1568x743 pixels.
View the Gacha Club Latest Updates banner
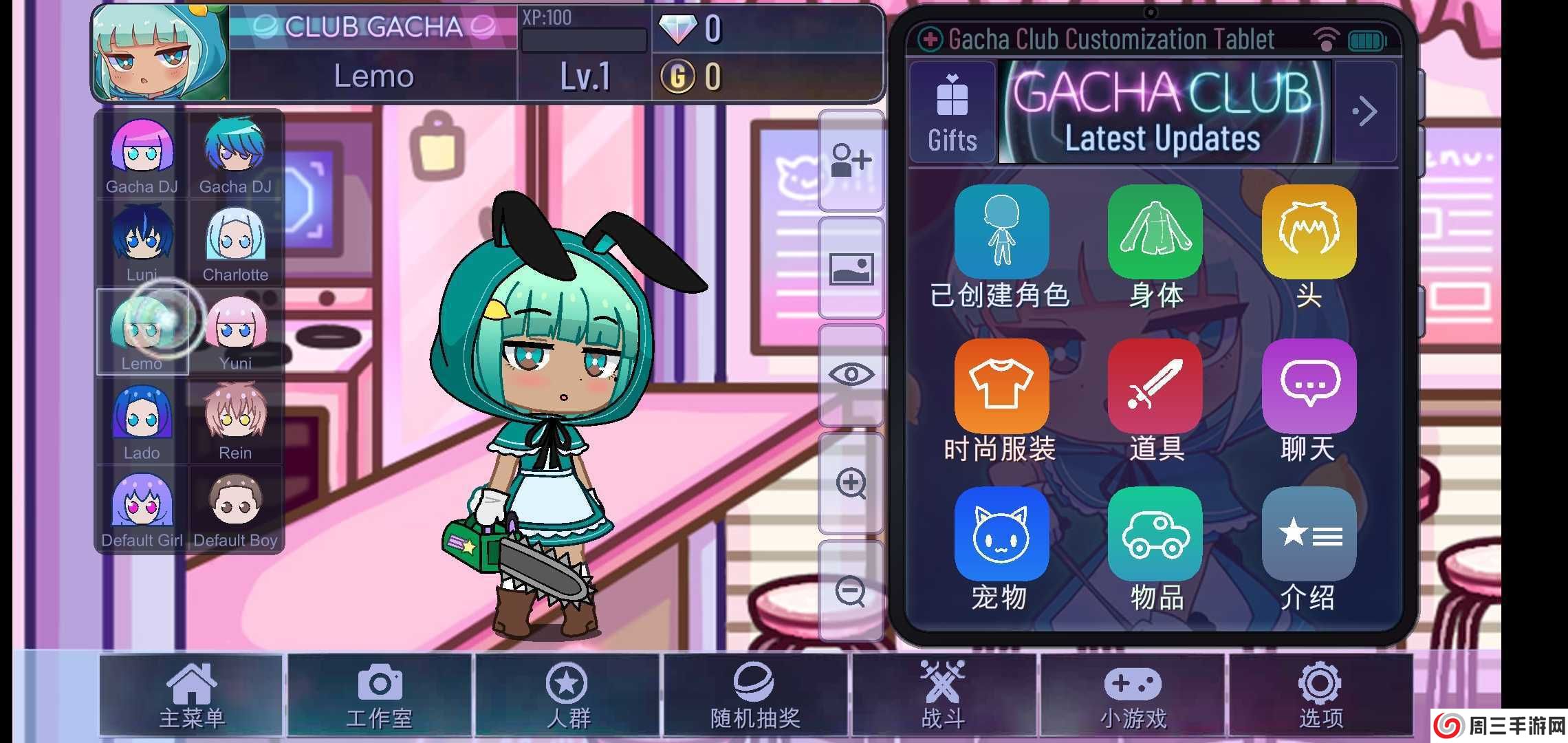click(1164, 112)
